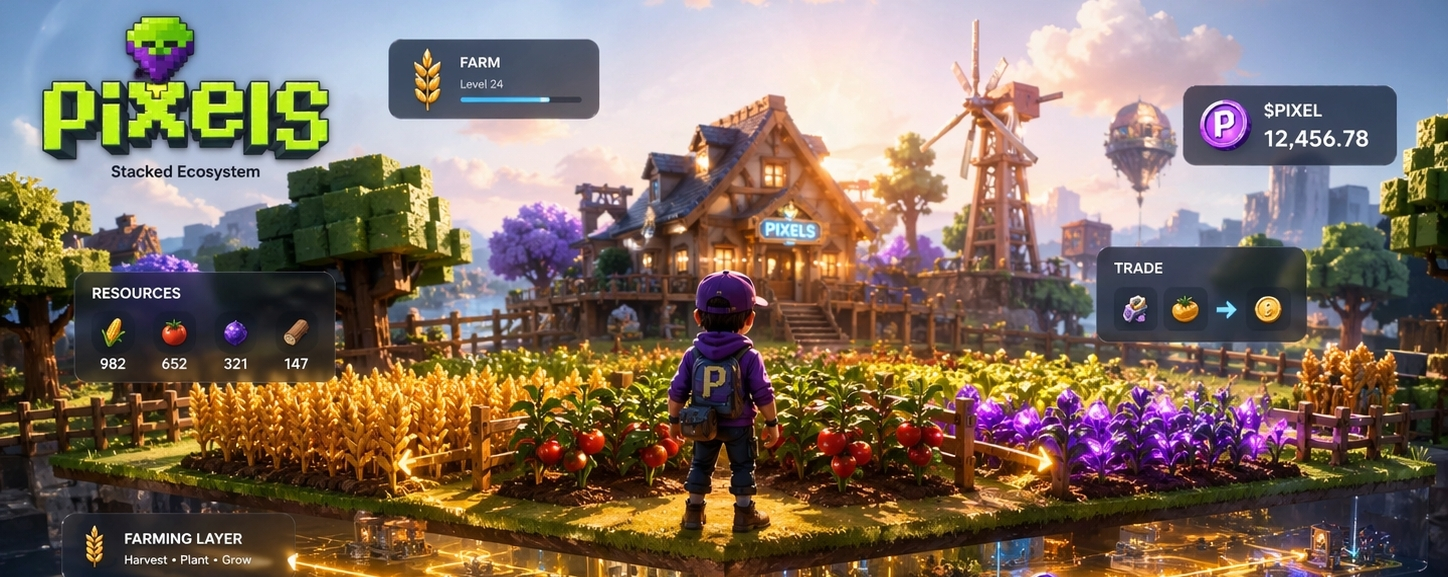
Task: Click the crystal ore trade slot
Action: [1135, 310]
